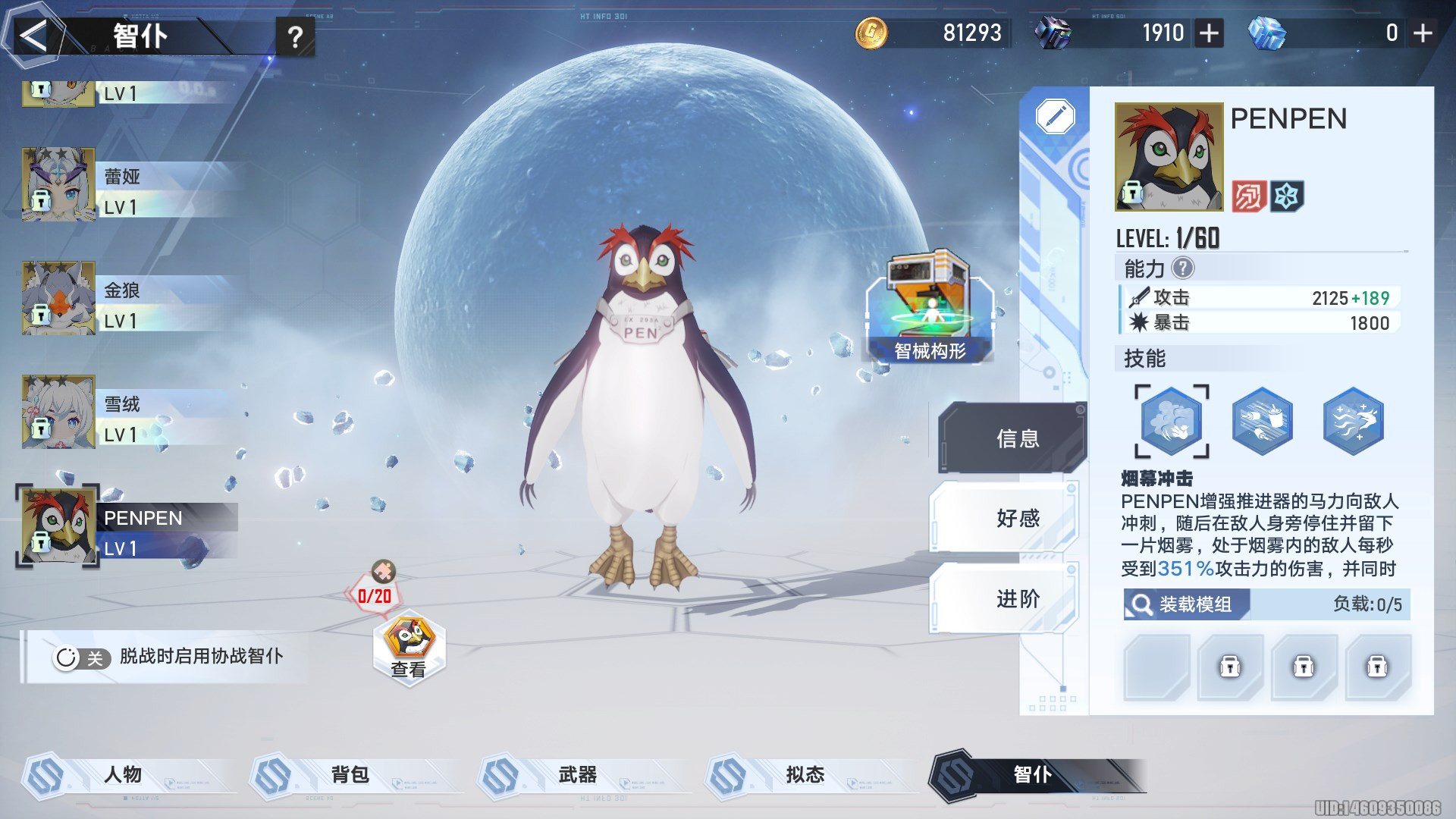The width and height of the screenshot is (1456, 819).
Task: Go to the 武器 bottom tab
Action: tap(578, 774)
